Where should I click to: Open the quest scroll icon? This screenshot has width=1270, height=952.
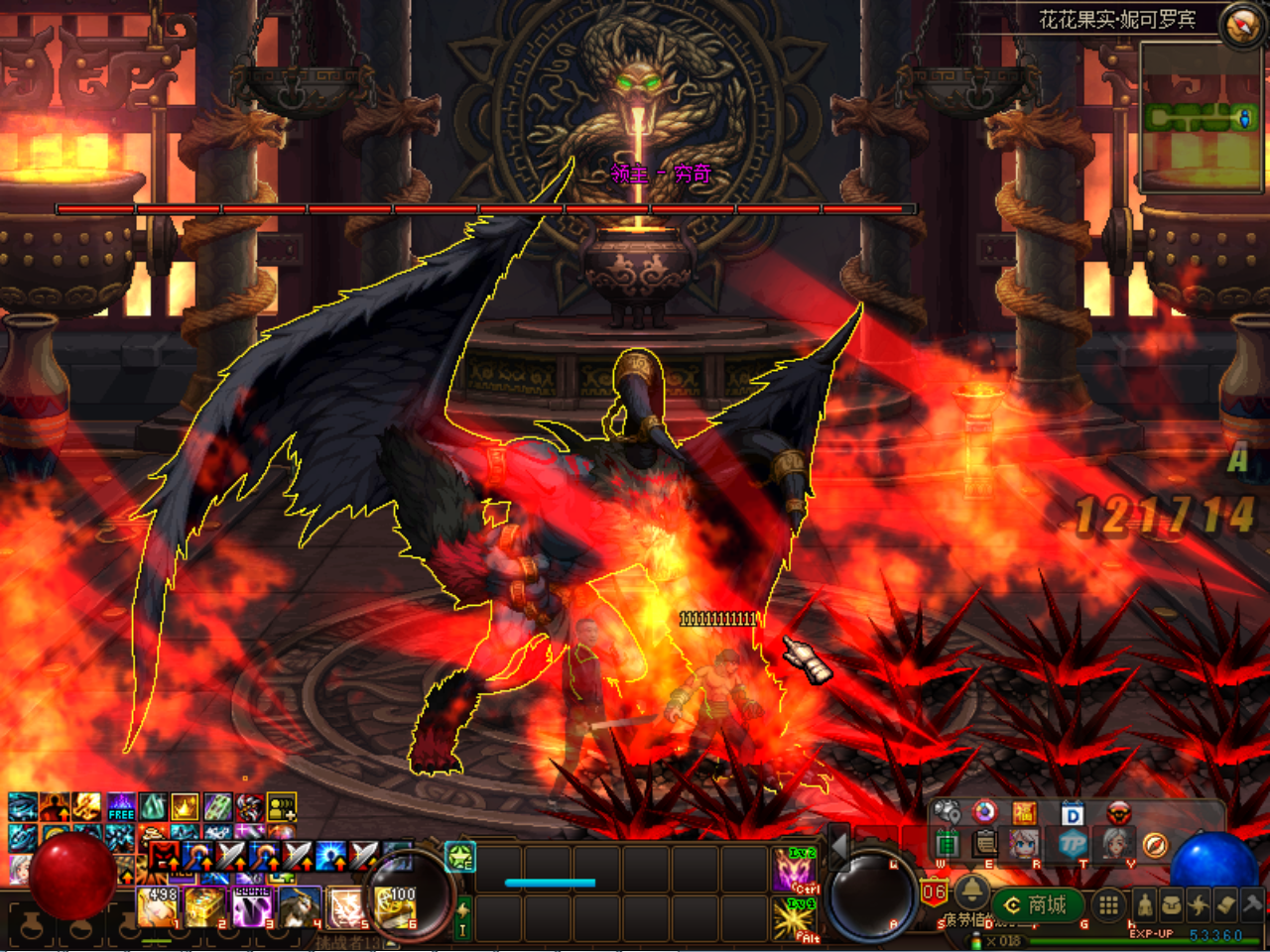(x=1226, y=904)
